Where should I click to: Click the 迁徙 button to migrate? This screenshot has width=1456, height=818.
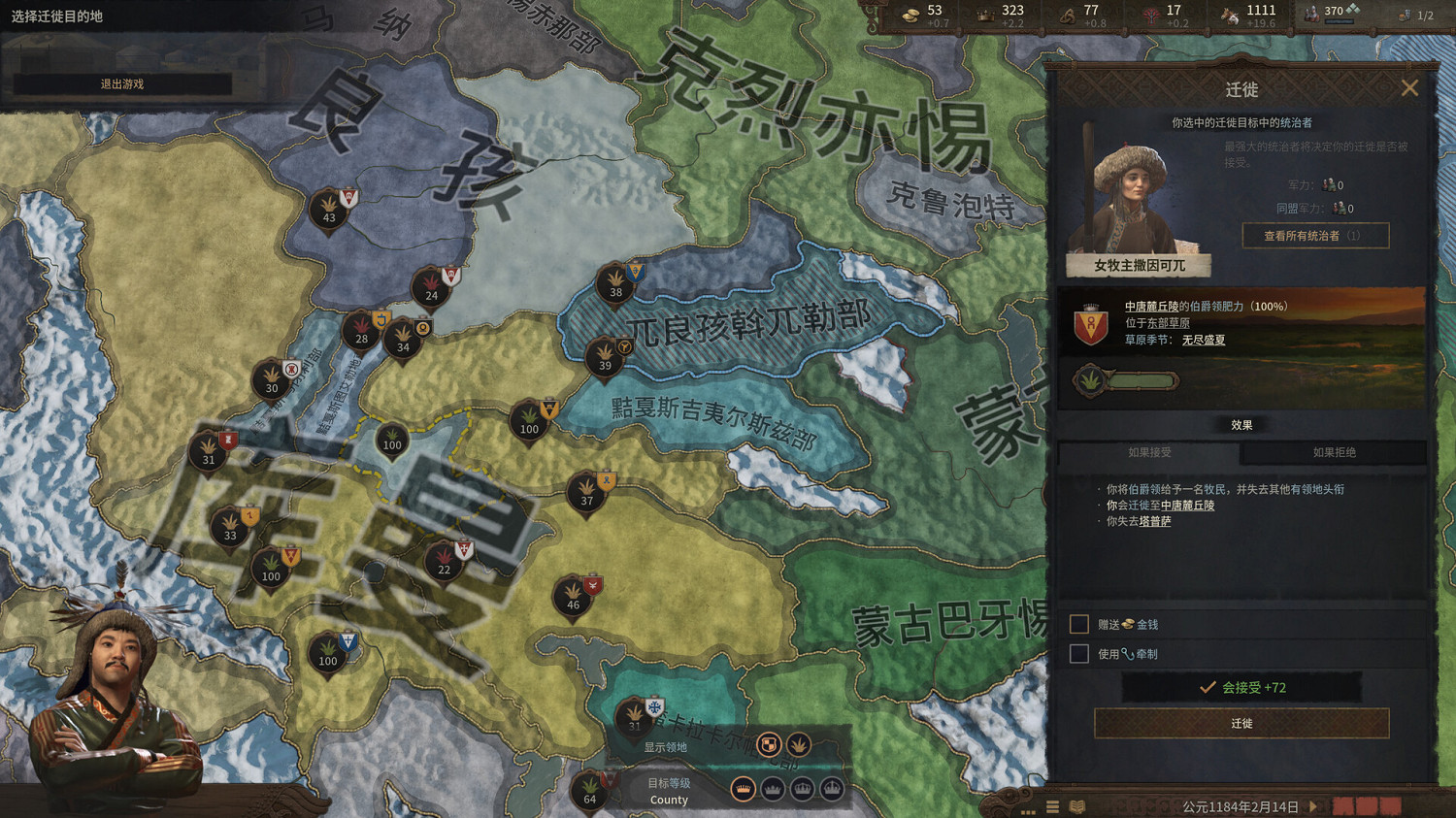tap(1241, 724)
